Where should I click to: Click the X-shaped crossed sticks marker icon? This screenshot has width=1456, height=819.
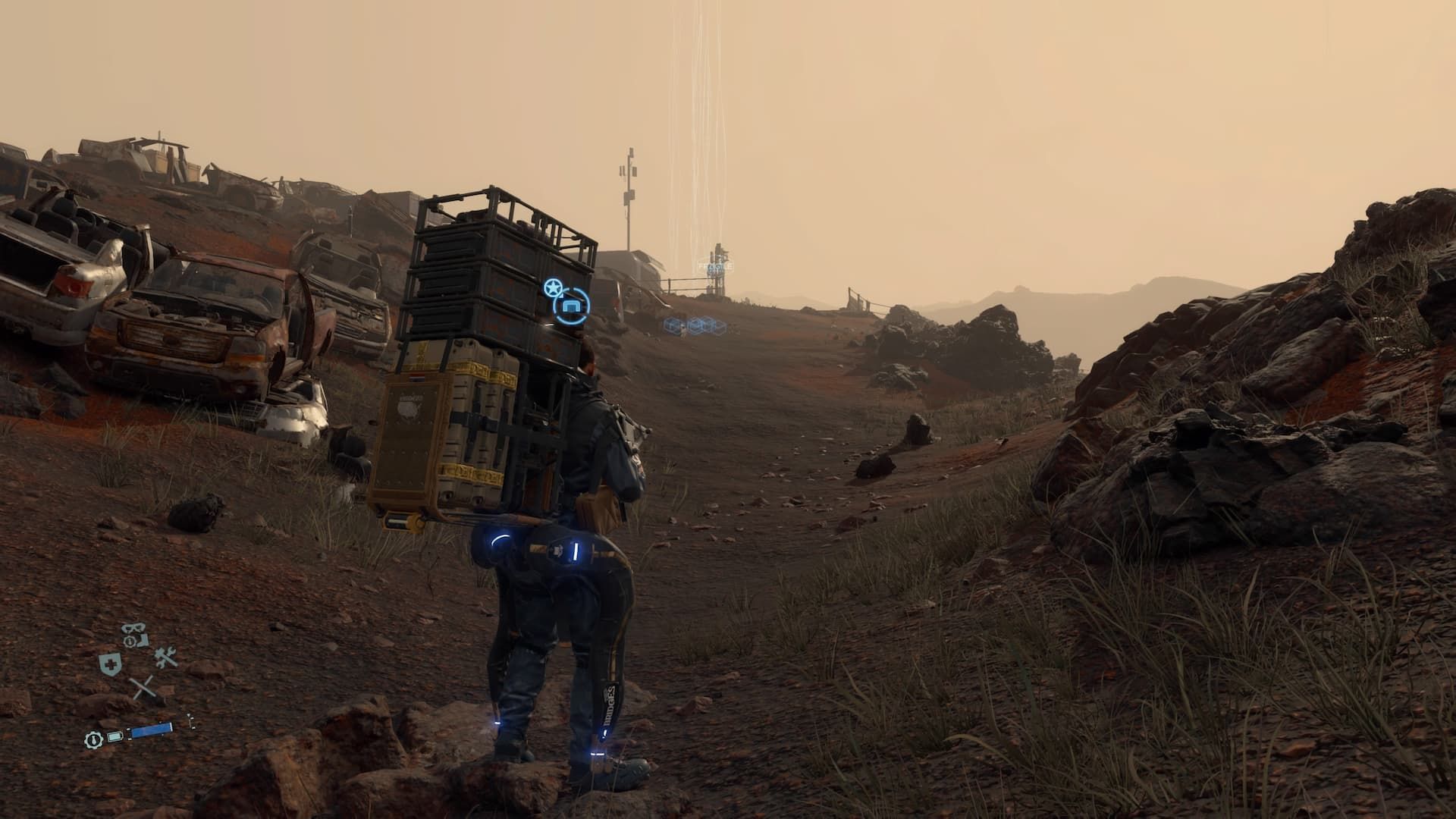pos(143,686)
